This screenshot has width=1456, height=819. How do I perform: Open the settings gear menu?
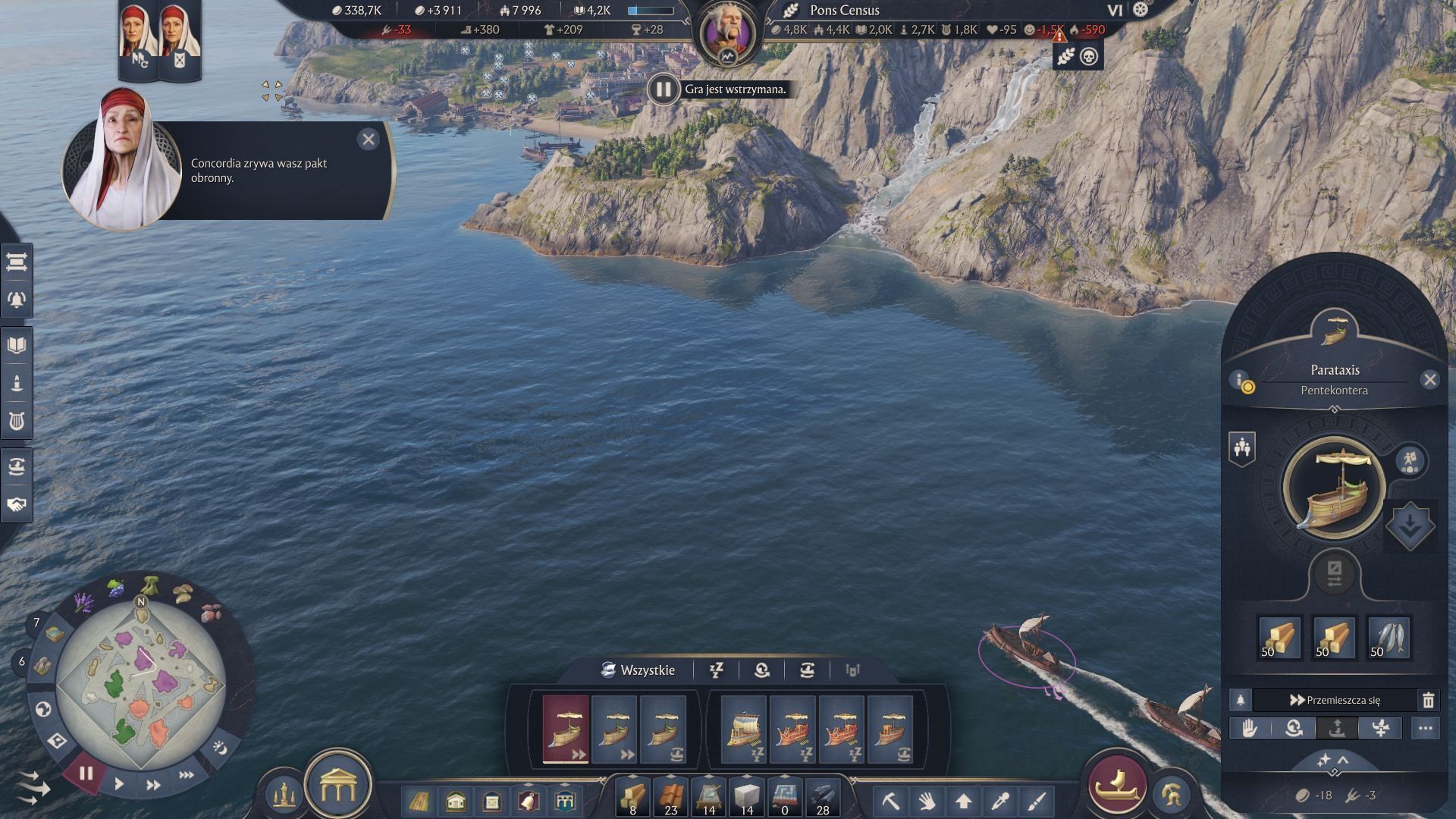(x=1141, y=10)
